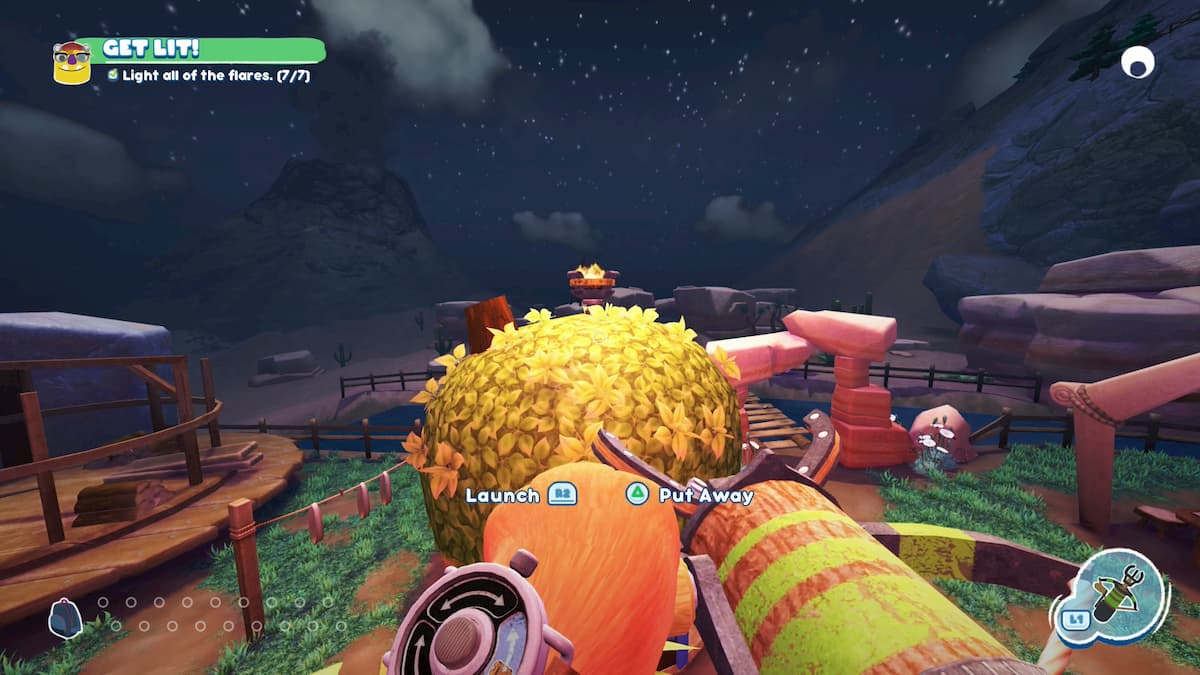Click the yellow quest-giver character icon
Image resolution: width=1200 pixels, height=675 pixels.
(71, 63)
